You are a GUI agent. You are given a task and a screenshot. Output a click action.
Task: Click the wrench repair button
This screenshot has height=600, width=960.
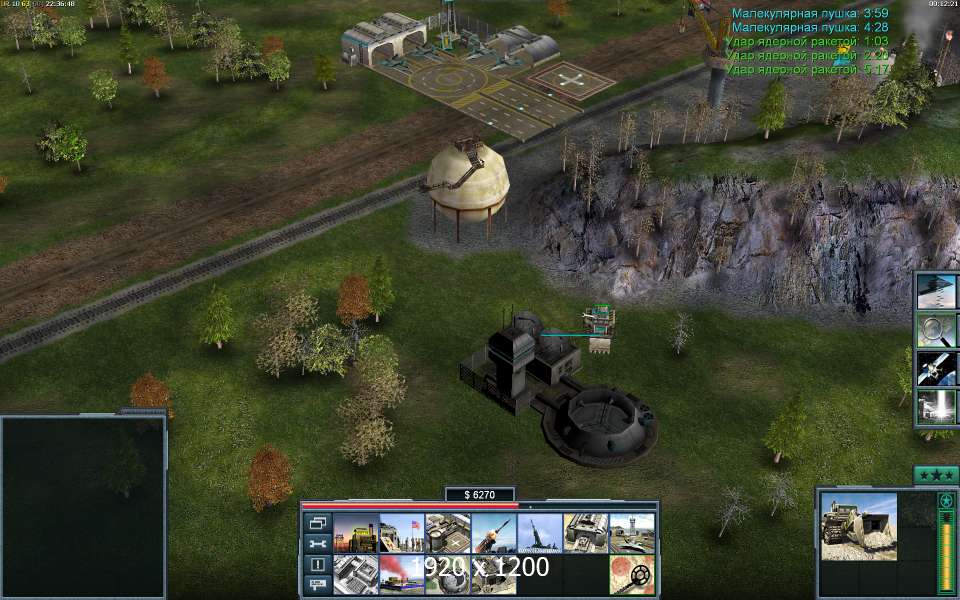318,543
